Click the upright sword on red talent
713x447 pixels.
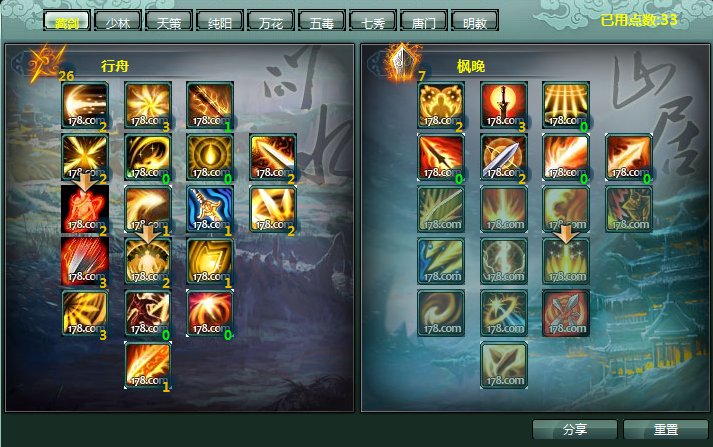coord(504,104)
